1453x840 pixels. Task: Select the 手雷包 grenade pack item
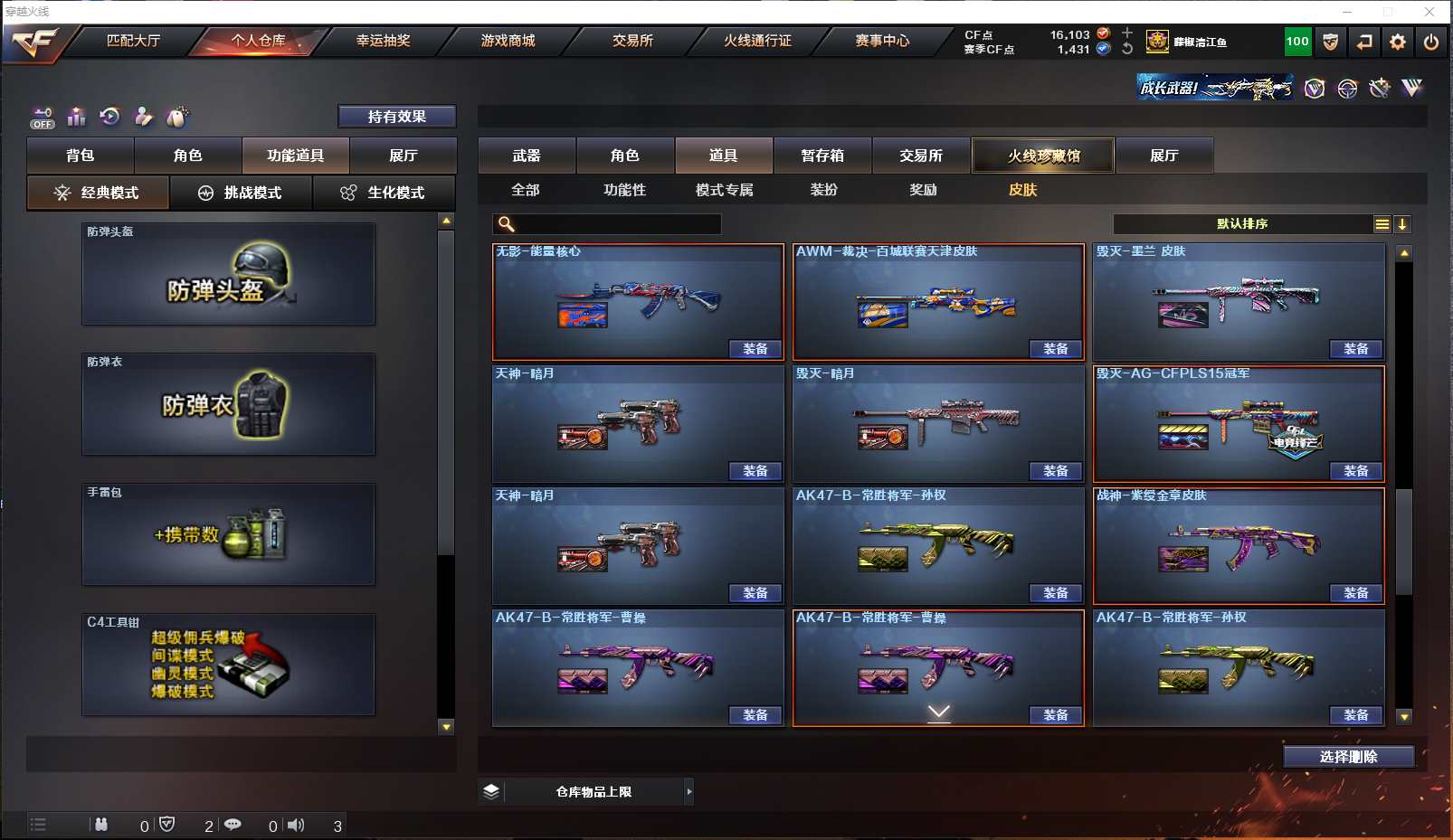pos(228,534)
